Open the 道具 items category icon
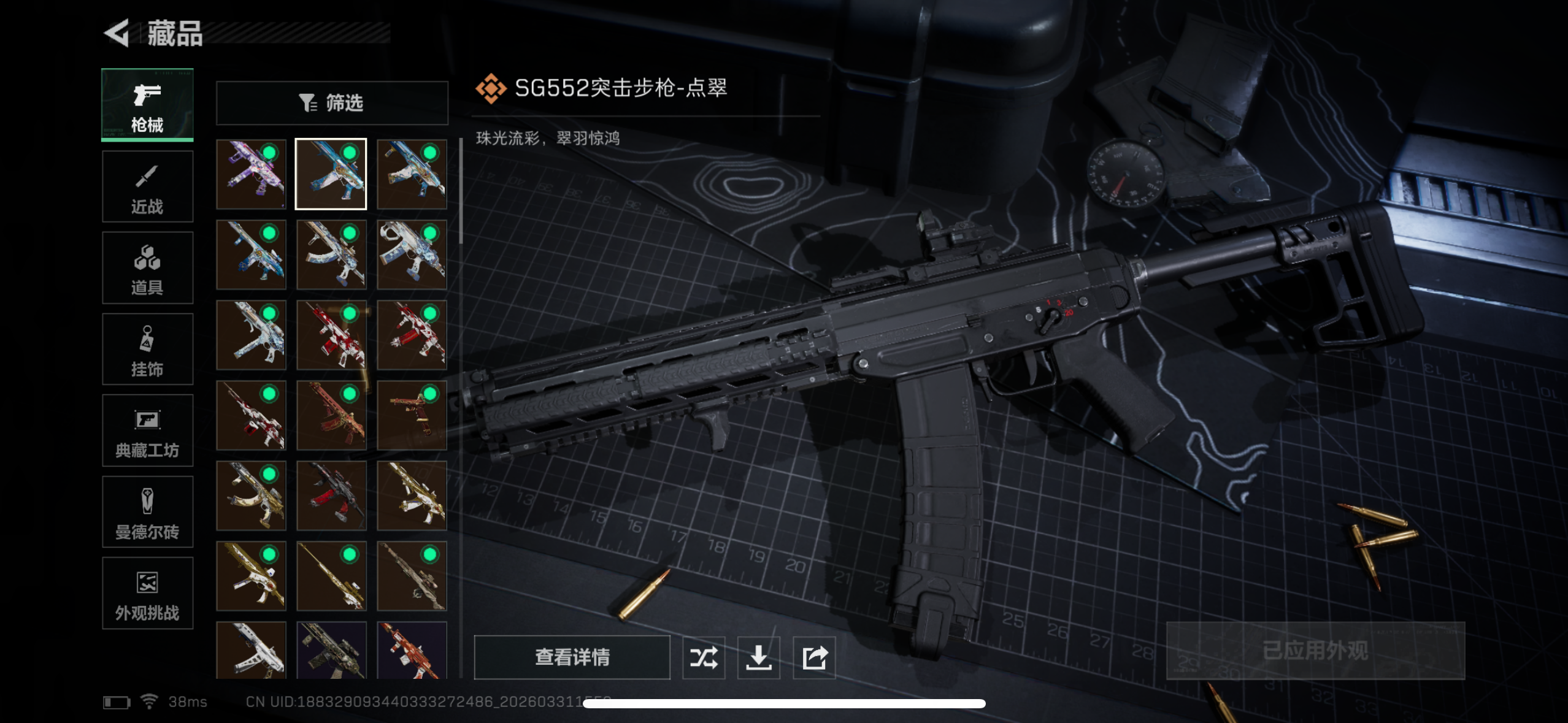 (x=147, y=268)
